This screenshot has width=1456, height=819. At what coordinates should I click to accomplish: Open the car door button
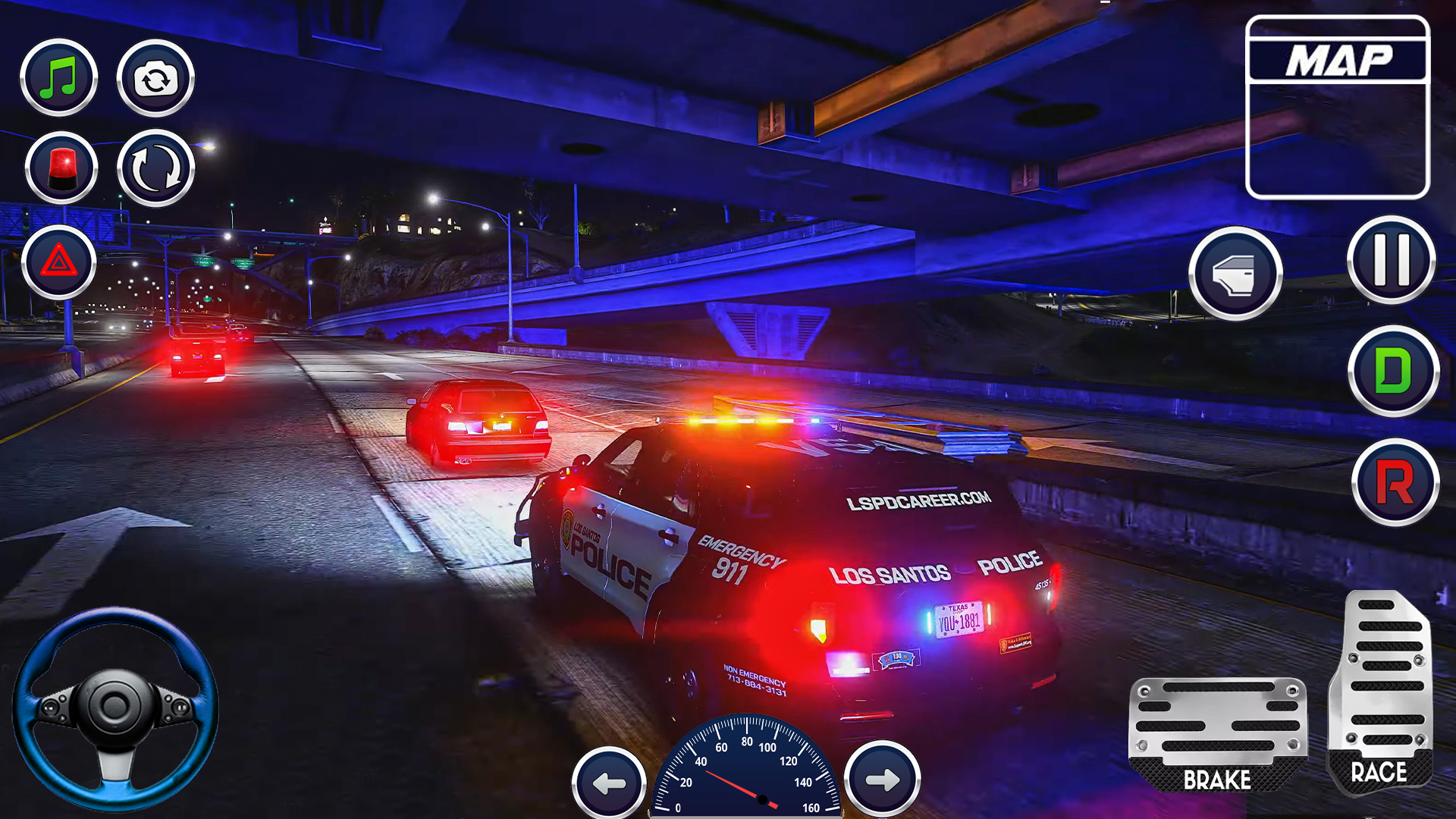coord(1235,273)
